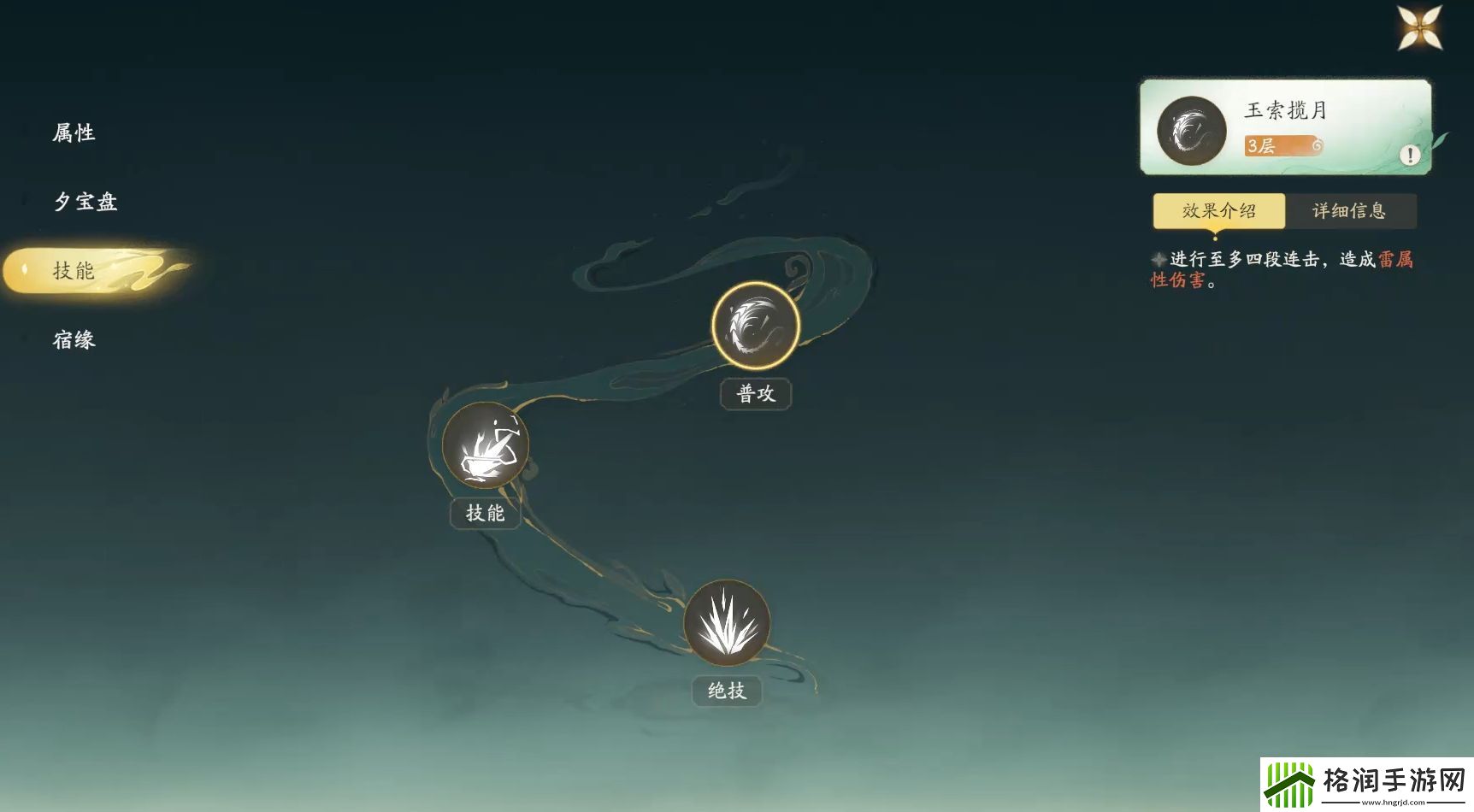Select the 效果介绍 effect introduction tab
Image resolution: width=1474 pixels, height=812 pixels.
coord(1219,210)
